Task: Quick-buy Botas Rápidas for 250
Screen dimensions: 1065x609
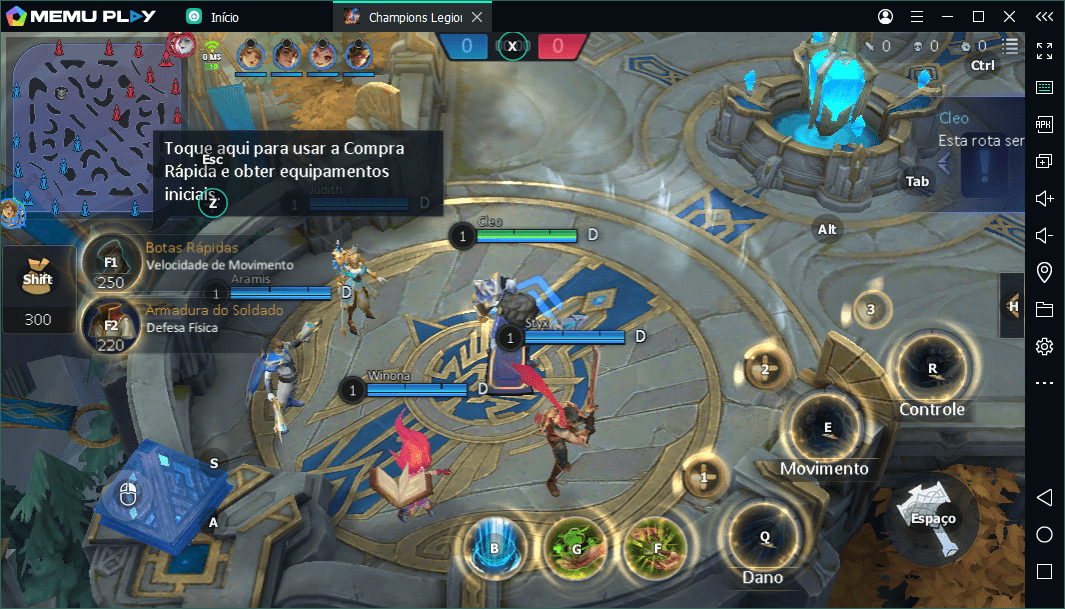Action: (x=110, y=263)
